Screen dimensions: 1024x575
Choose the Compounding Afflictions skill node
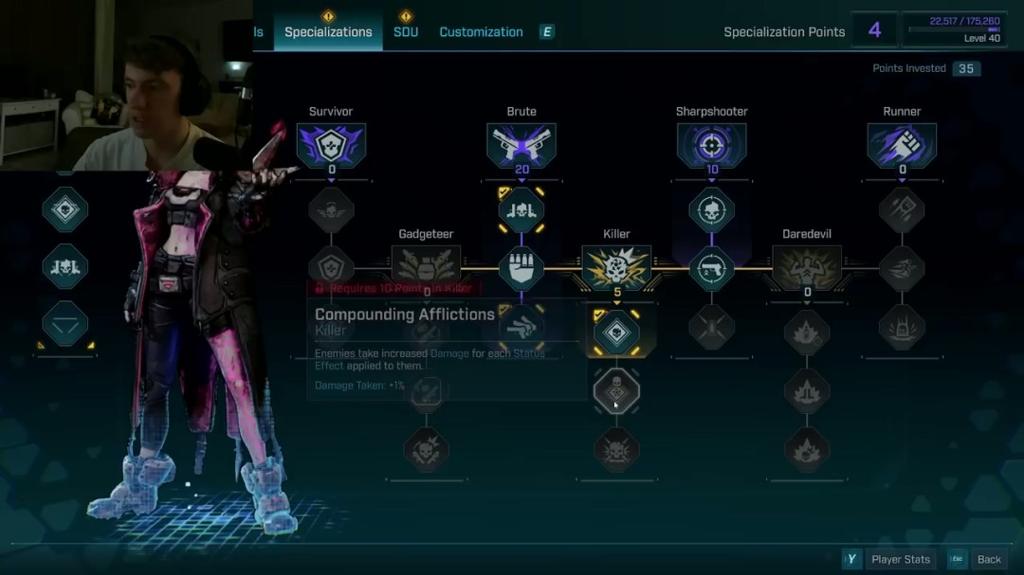point(616,390)
